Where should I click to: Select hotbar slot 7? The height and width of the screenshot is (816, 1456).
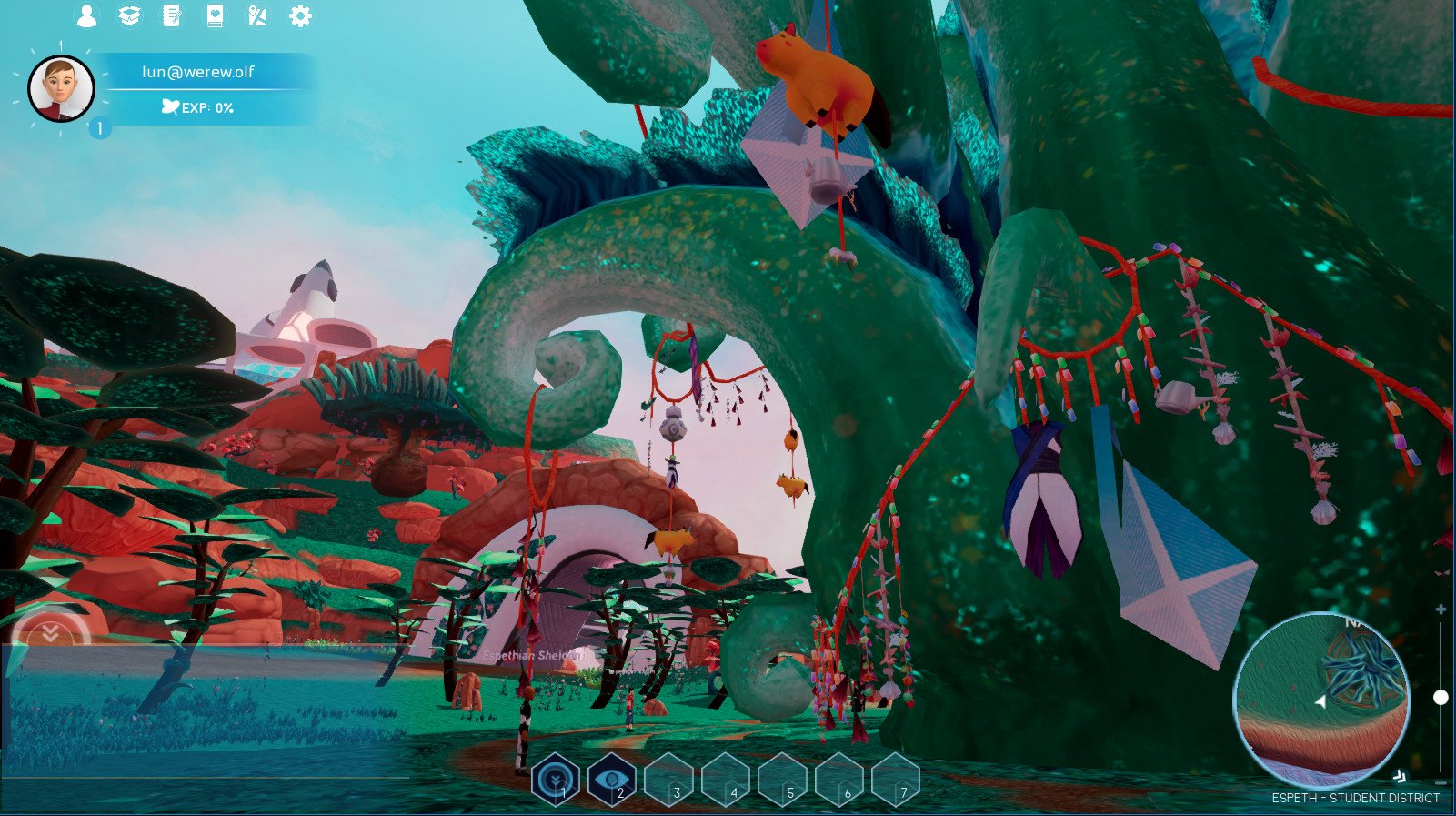[x=899, y=780]
